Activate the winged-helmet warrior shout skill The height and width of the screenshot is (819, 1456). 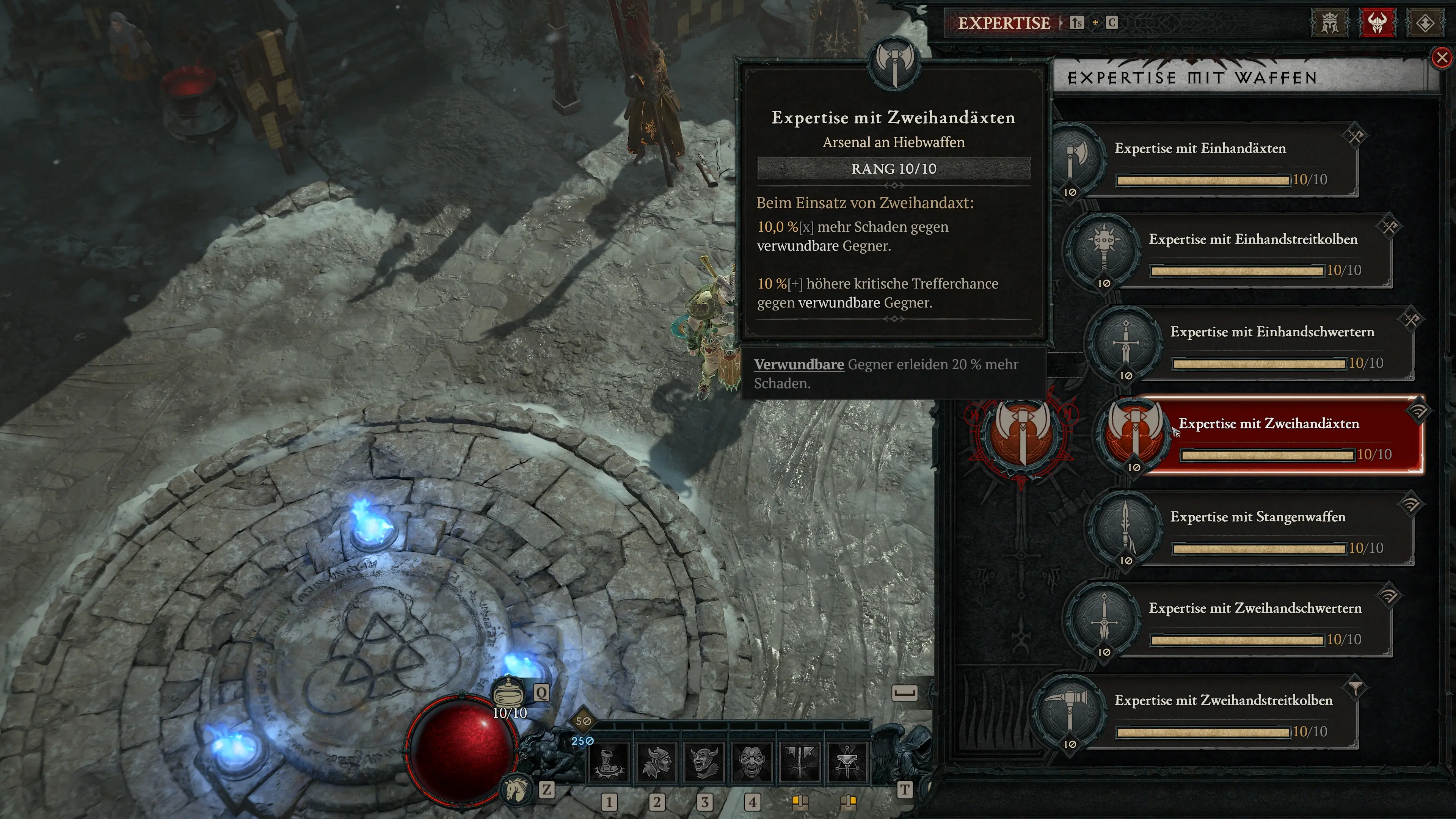[657, 761]
